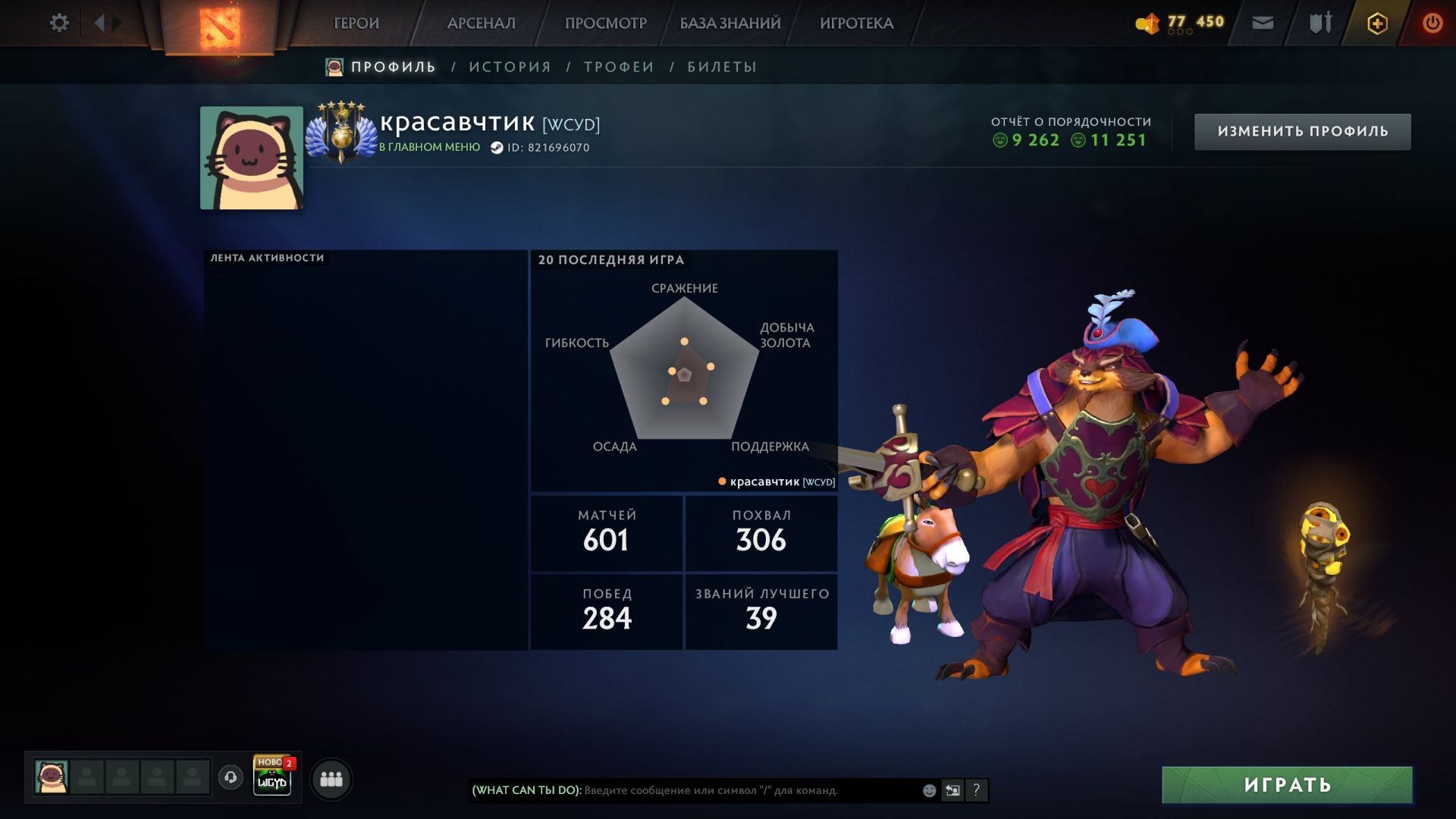Open the ГЕРОИ menu
1456x819 pixels.
356,24
